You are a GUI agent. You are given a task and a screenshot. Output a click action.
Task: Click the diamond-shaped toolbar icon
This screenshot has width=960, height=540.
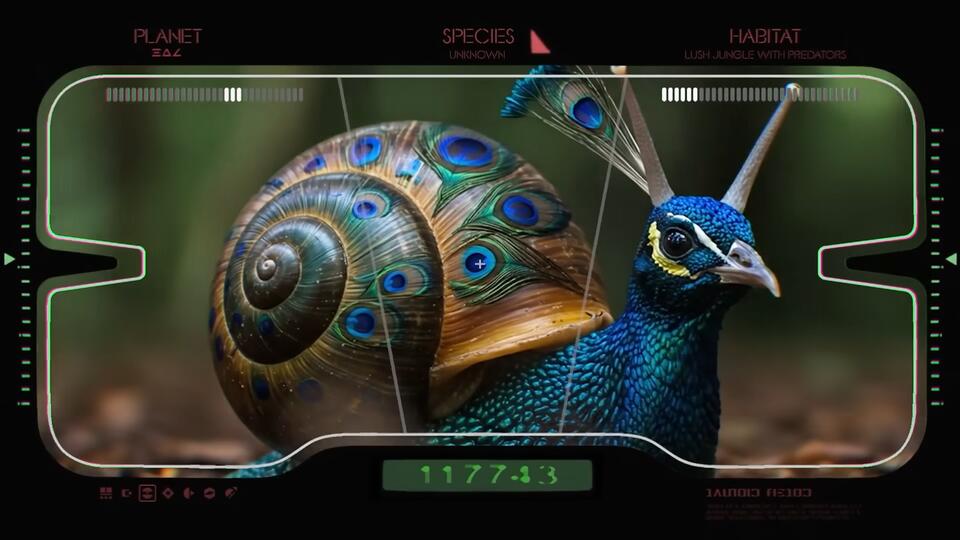click(168, 493)
